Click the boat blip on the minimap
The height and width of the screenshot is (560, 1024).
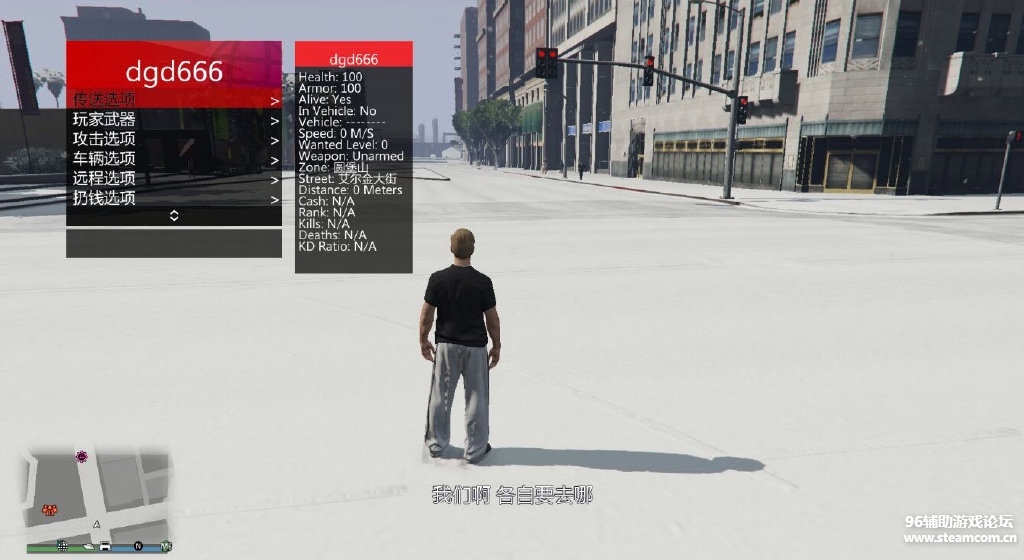click(89, 546)
